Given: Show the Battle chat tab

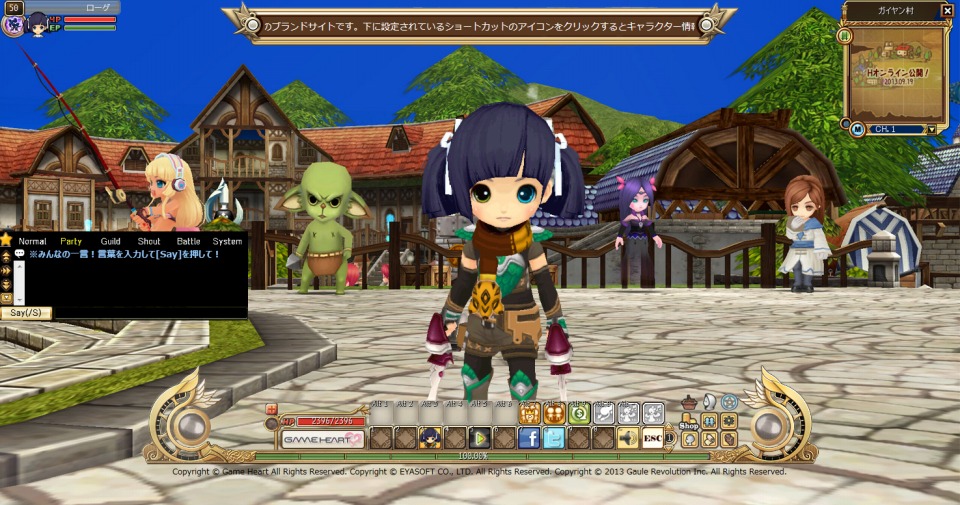Looking at the screenshot, I should click(x=188, y=241).
